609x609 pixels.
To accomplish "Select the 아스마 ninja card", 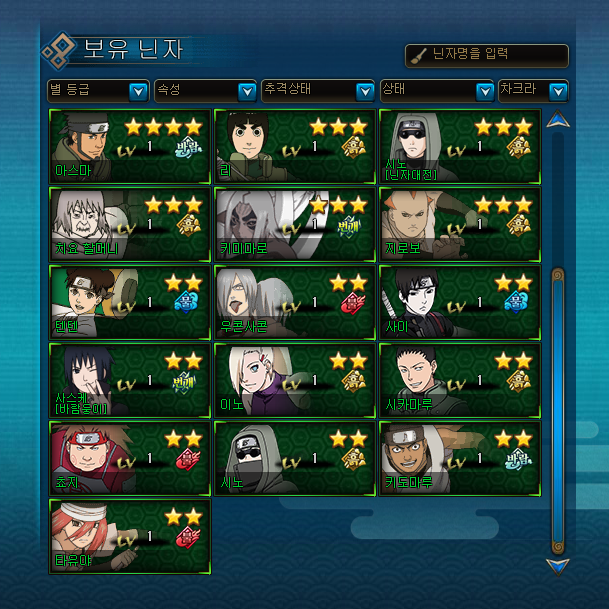I will (x=130, y=146).
